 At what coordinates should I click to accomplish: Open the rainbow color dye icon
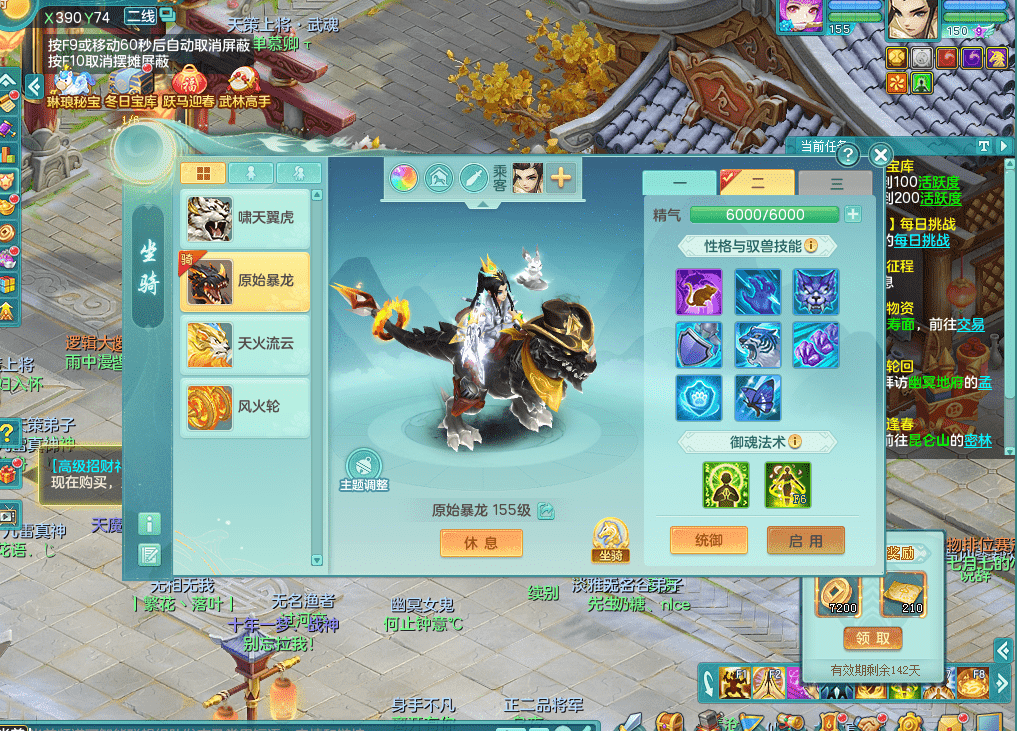pyautogui.click(x=404, y=178)
